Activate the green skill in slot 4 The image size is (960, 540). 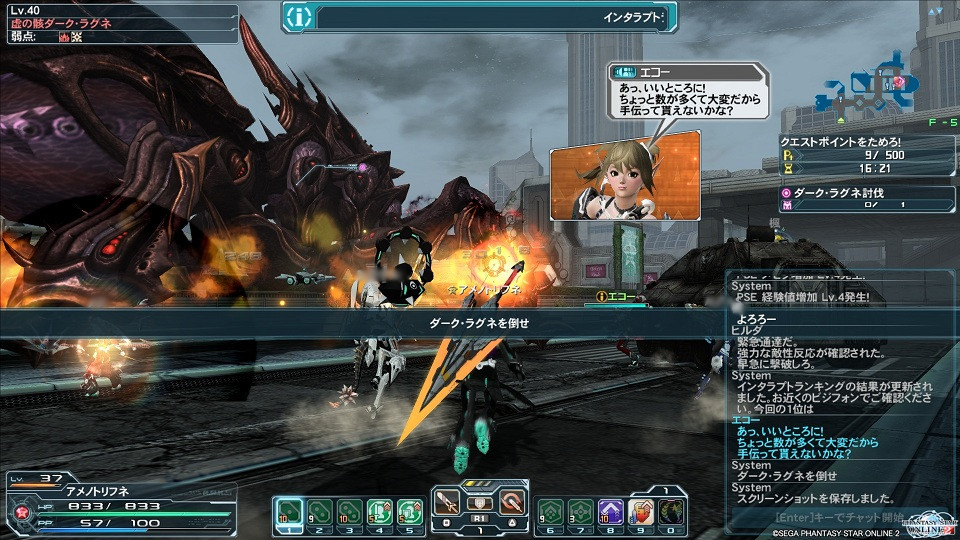380,513
